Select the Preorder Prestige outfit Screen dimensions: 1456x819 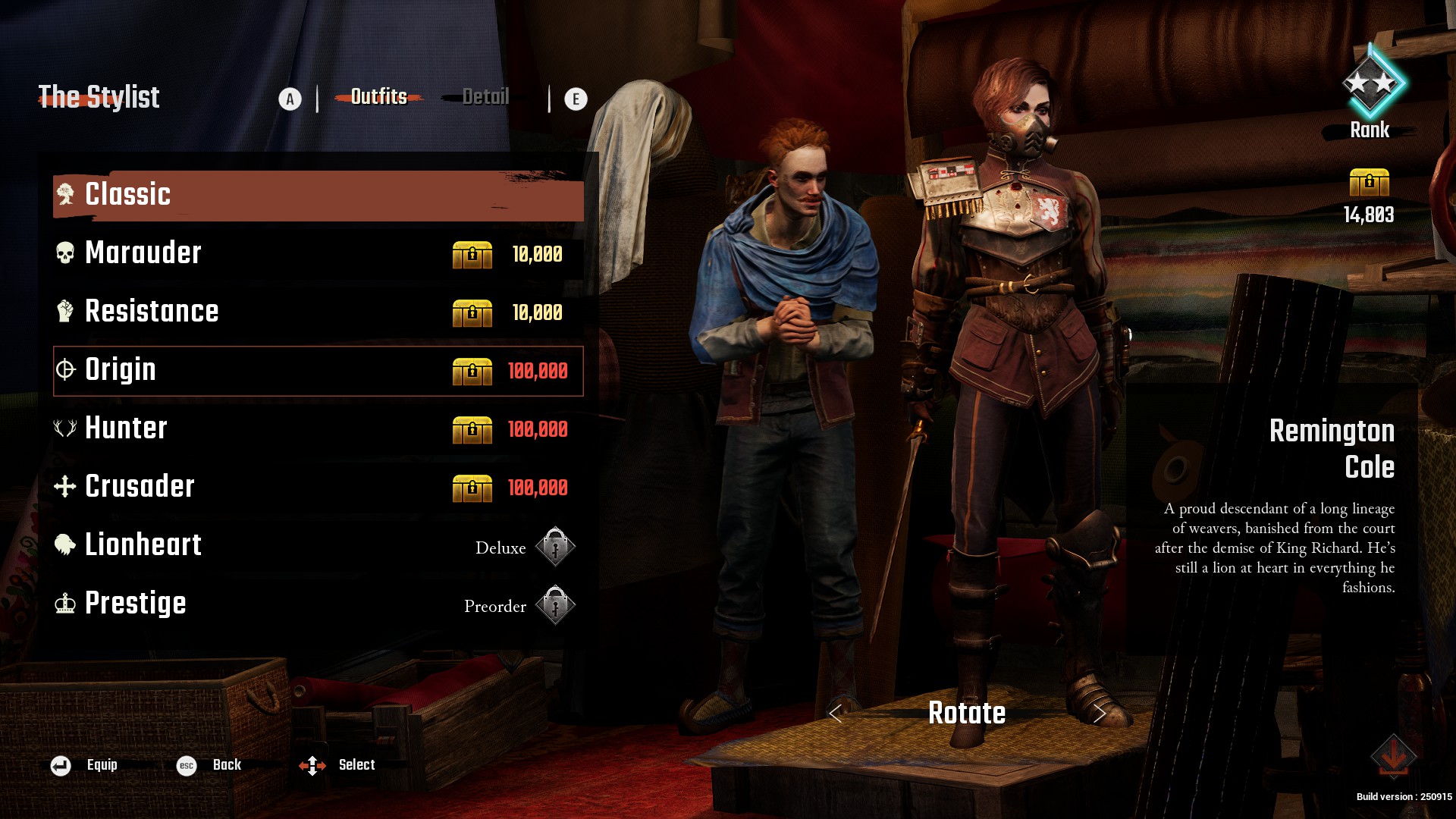point(318,604)
